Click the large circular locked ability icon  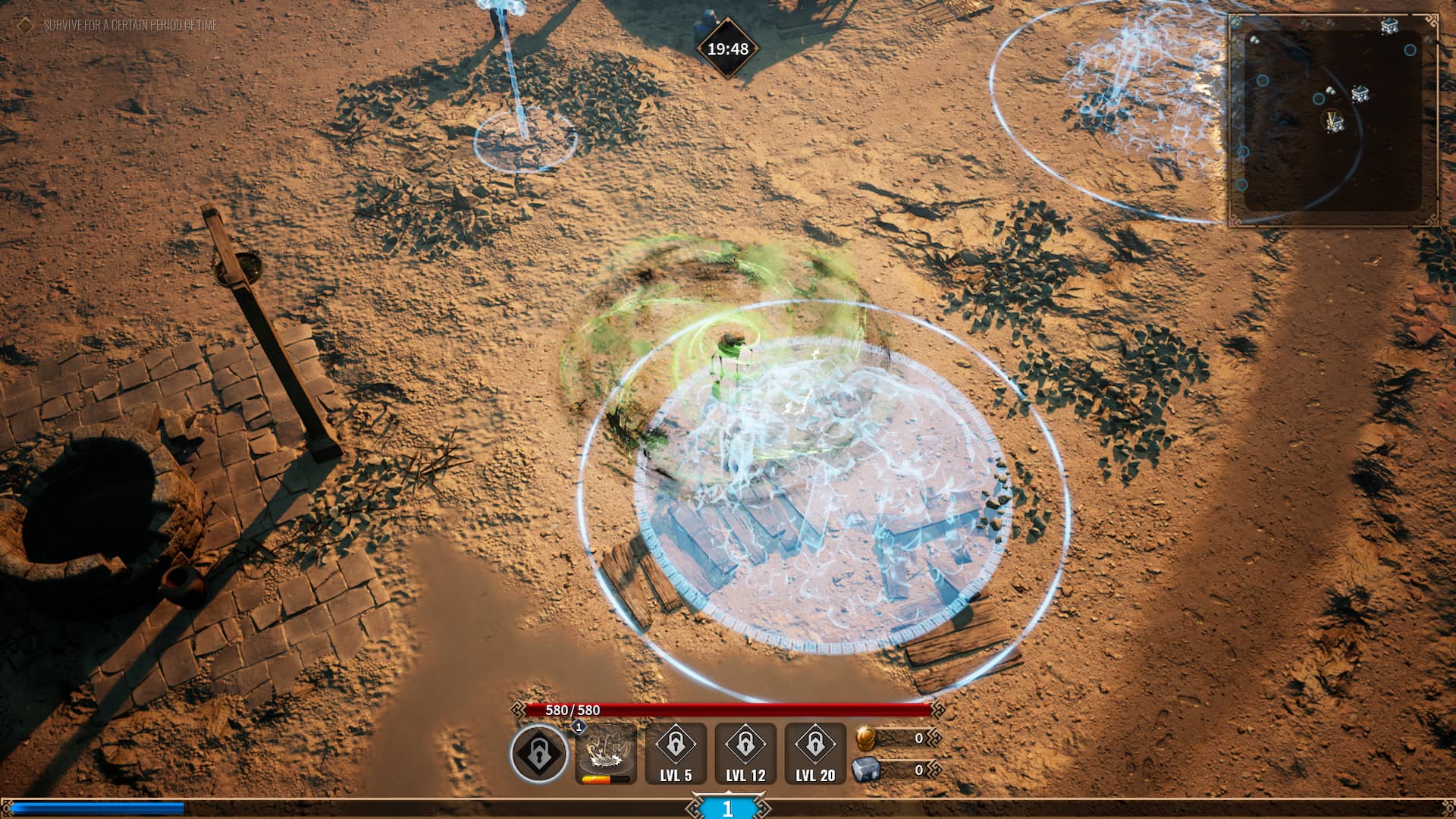[x=538, y=753]
